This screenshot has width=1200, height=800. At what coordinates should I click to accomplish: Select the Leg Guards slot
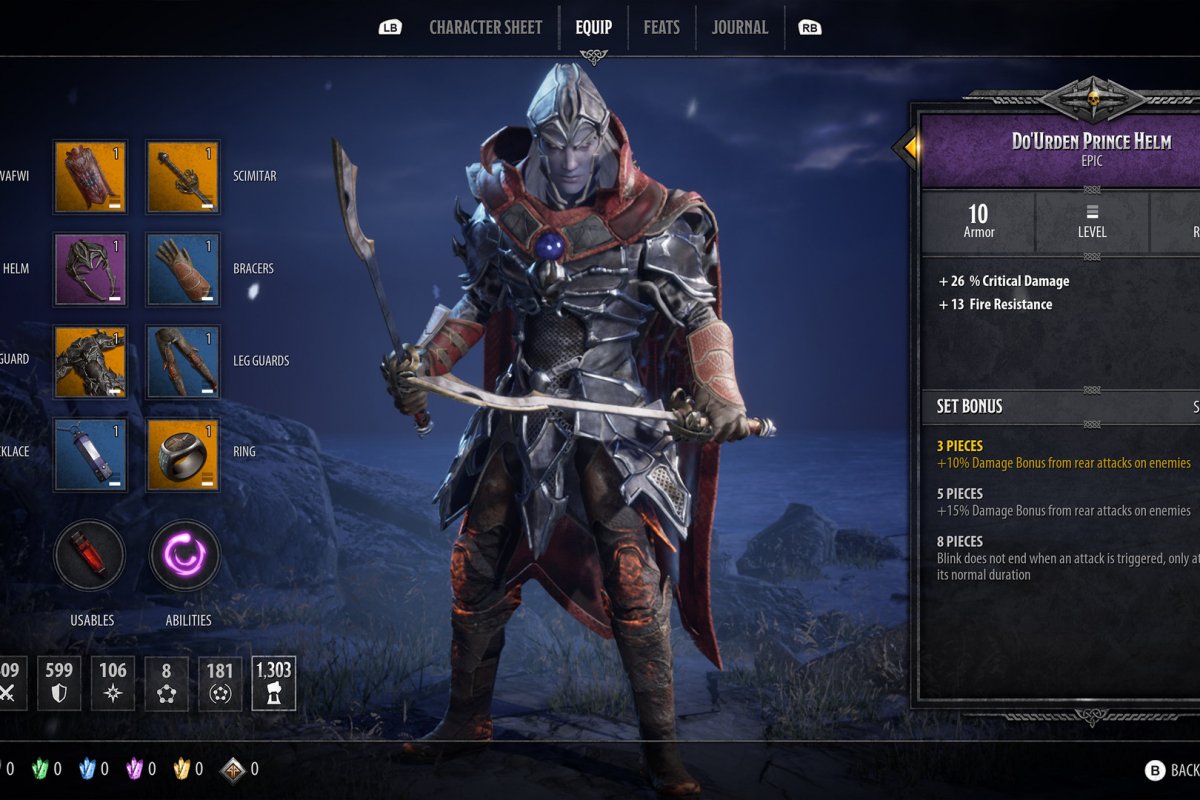click(x=183, y=361)
